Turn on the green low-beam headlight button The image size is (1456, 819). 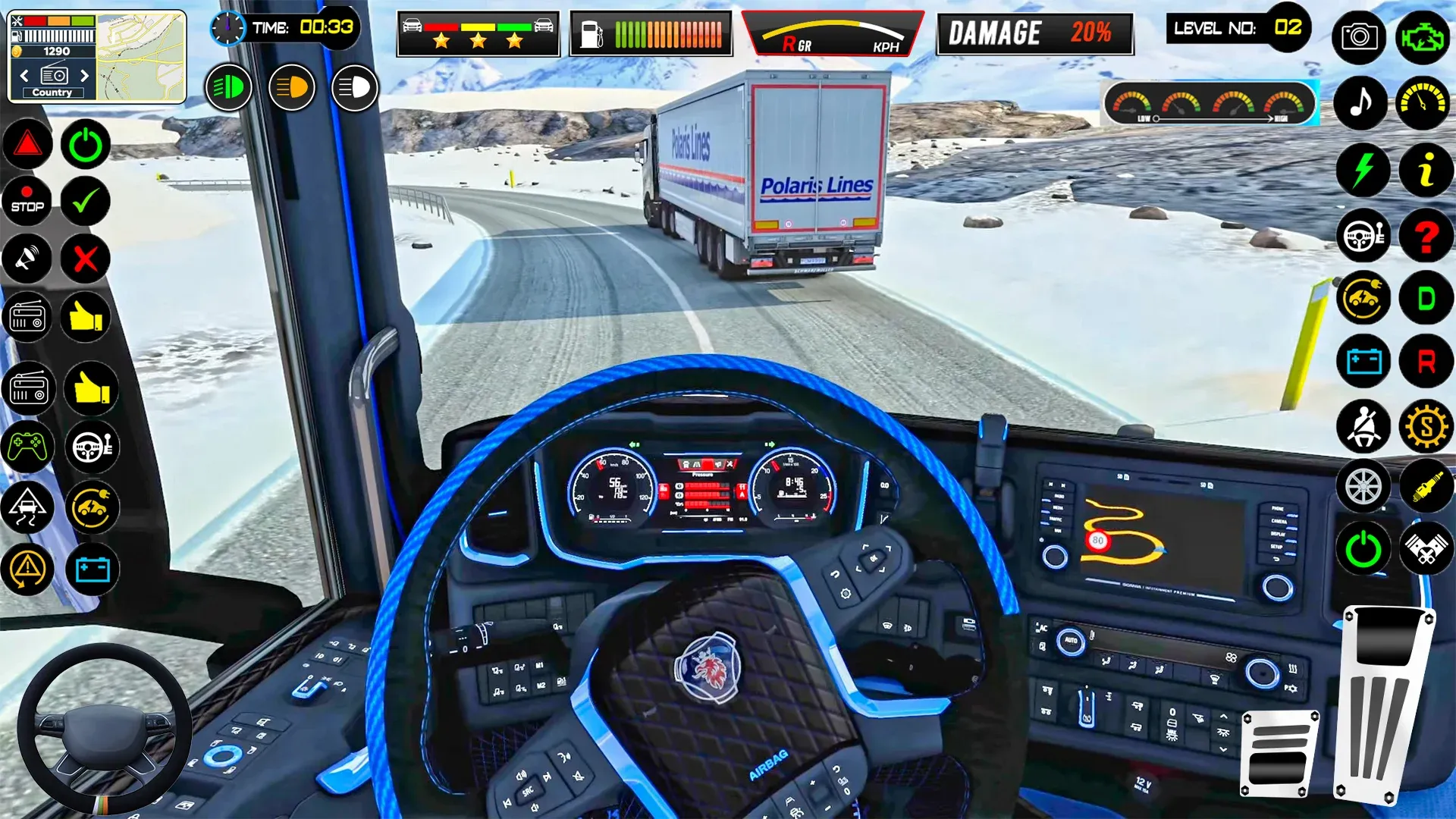point(228,88)
